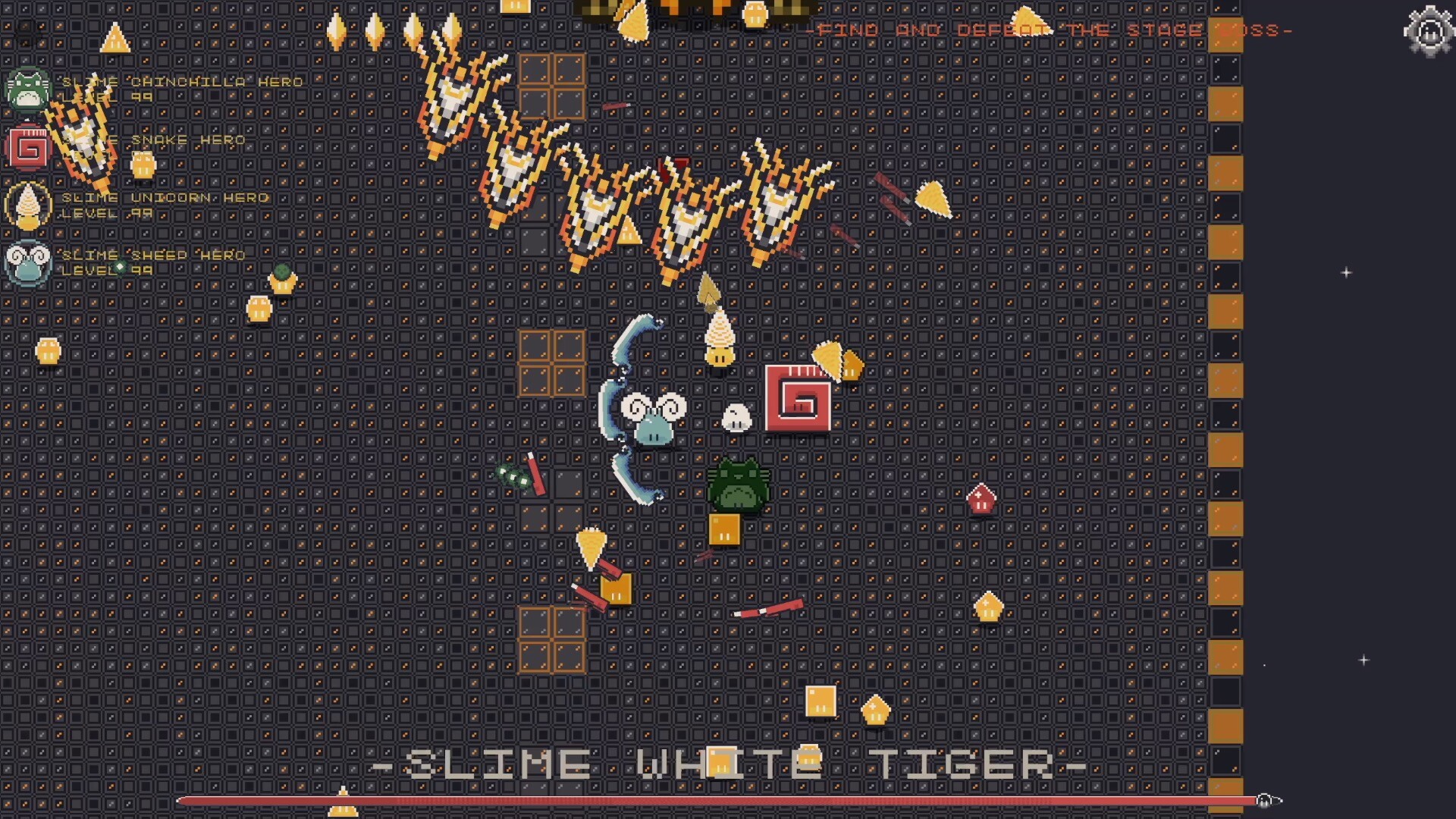Select the Slime Sheep Hero portrait
This screenshot has width=1456, height=819.
28,262
